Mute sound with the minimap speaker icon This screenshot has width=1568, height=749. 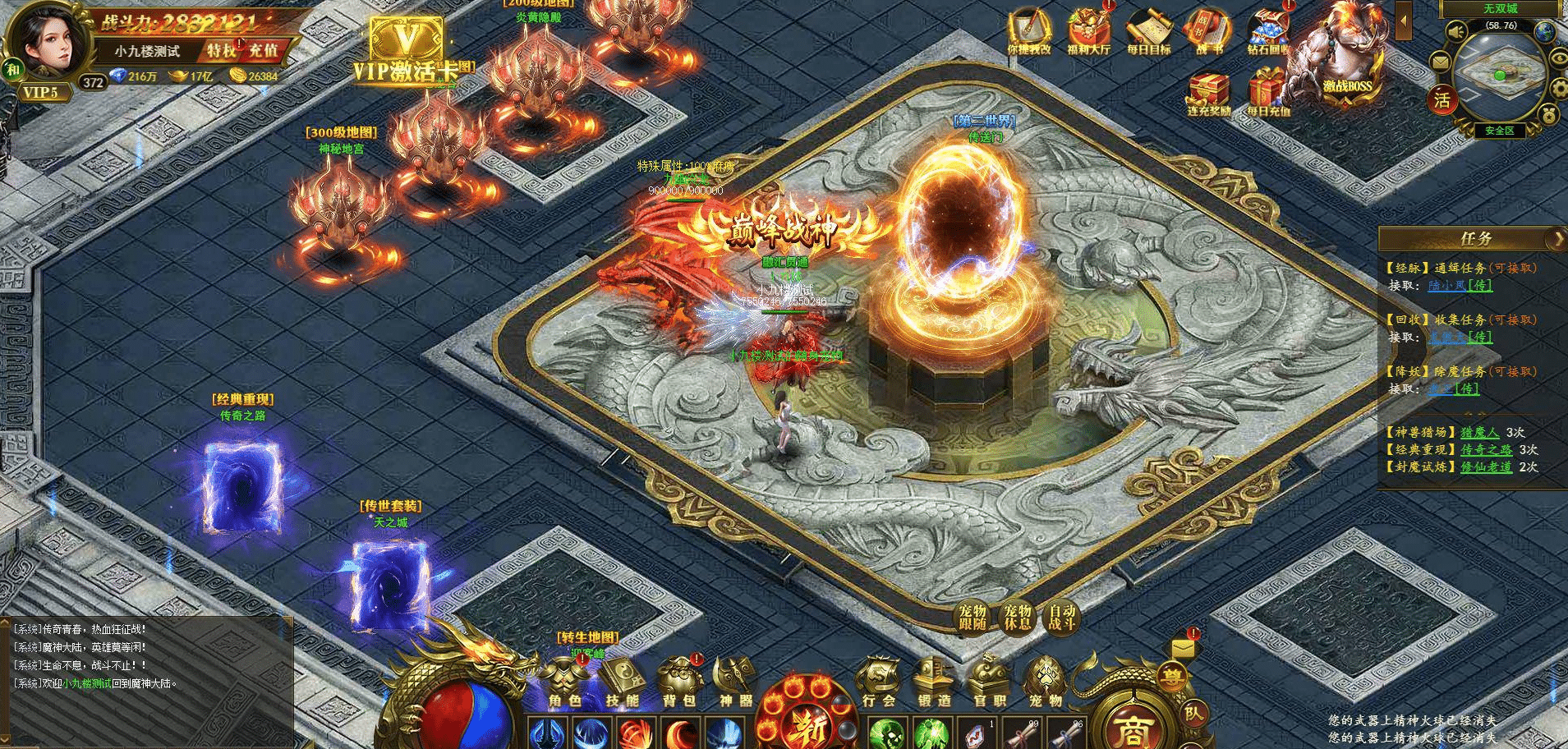(1457, 33)
